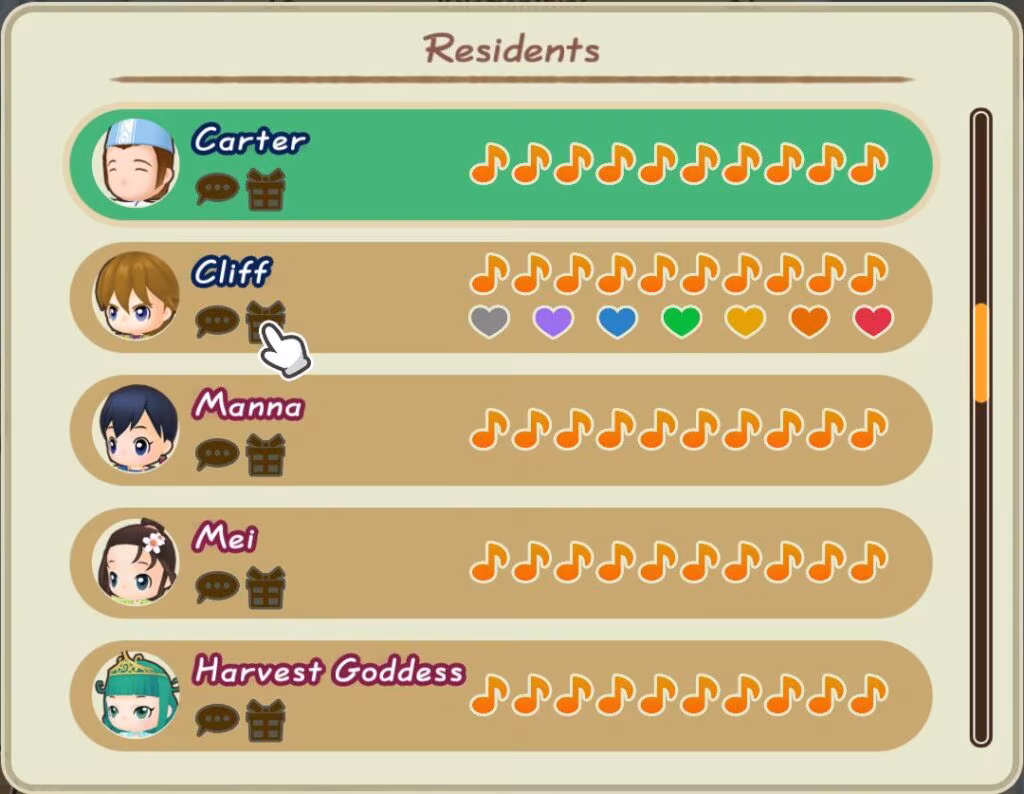Viewport: 1024px width, 794px height.
Task: Click Mei's speech bubble icon
Action: 216,586
